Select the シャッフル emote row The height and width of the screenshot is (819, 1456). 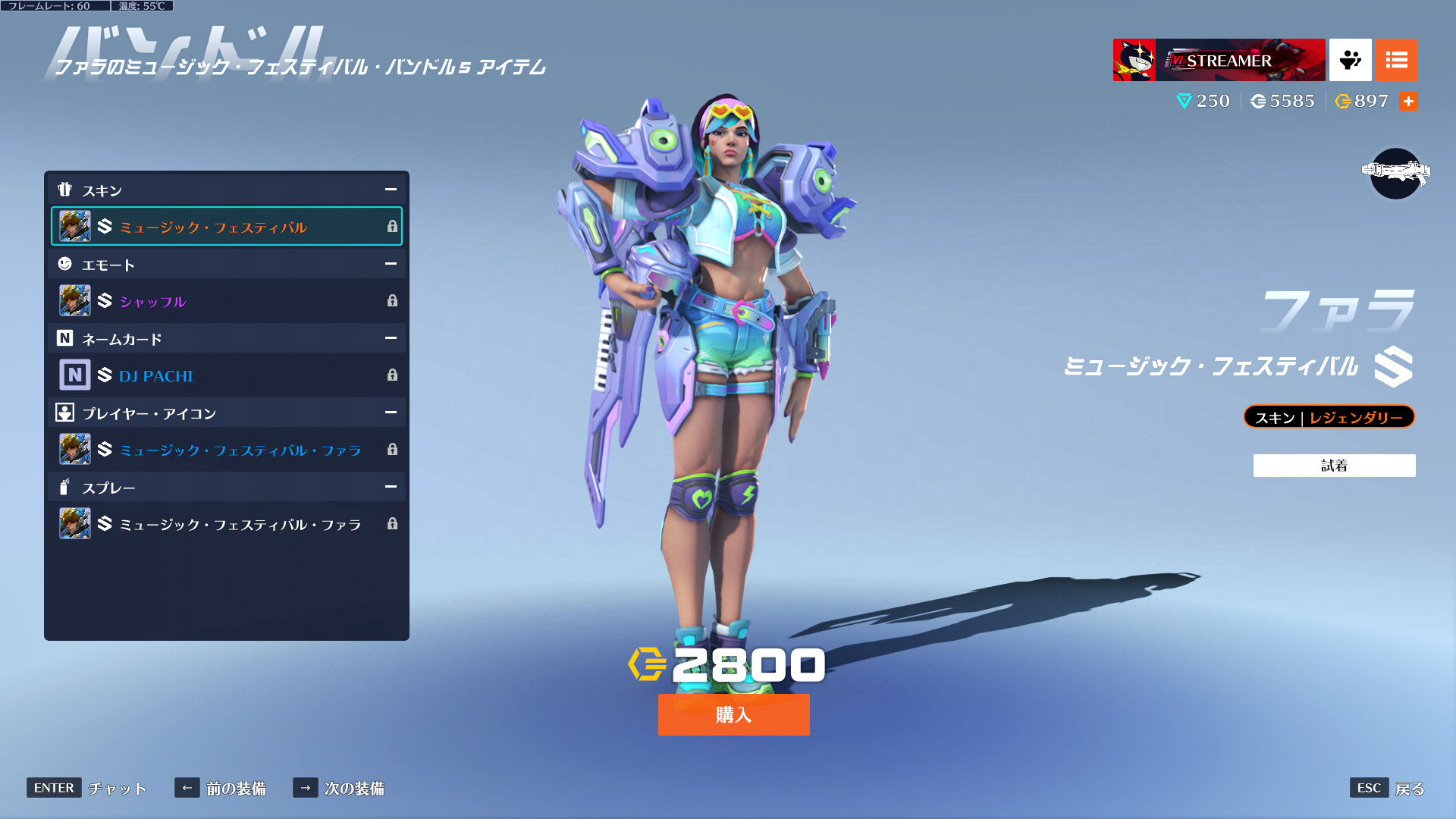click(x=226, y=301)
